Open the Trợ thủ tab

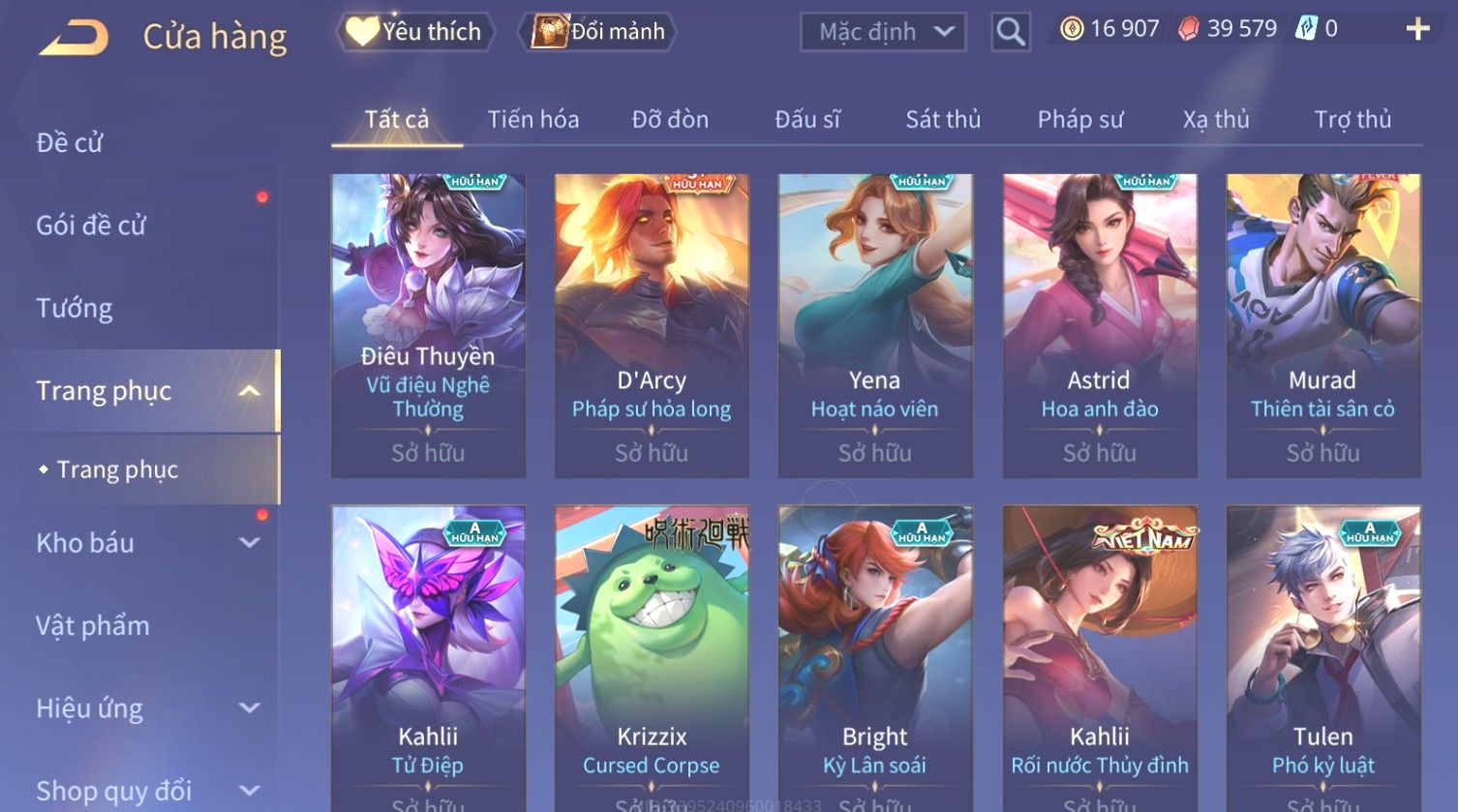tap(1352, 120)
